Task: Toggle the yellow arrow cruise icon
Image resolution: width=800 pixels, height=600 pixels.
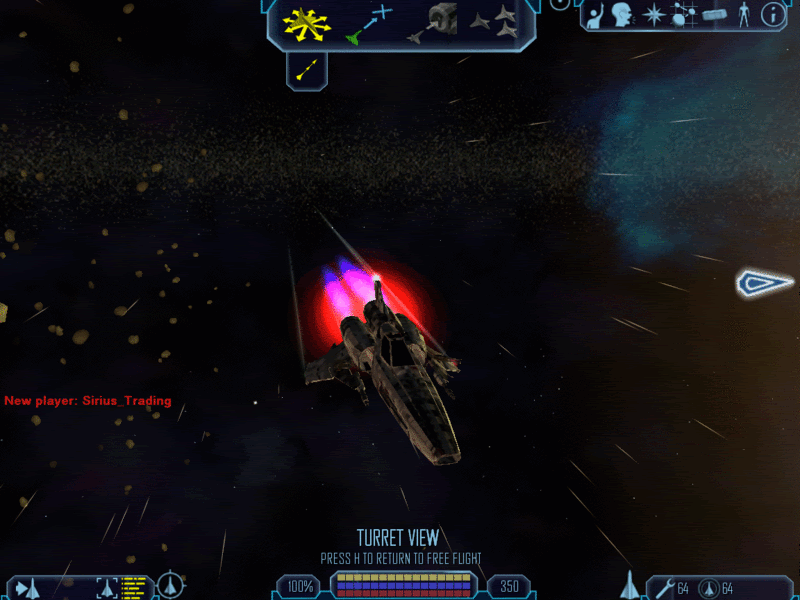Action: click(x=308, y=69)
